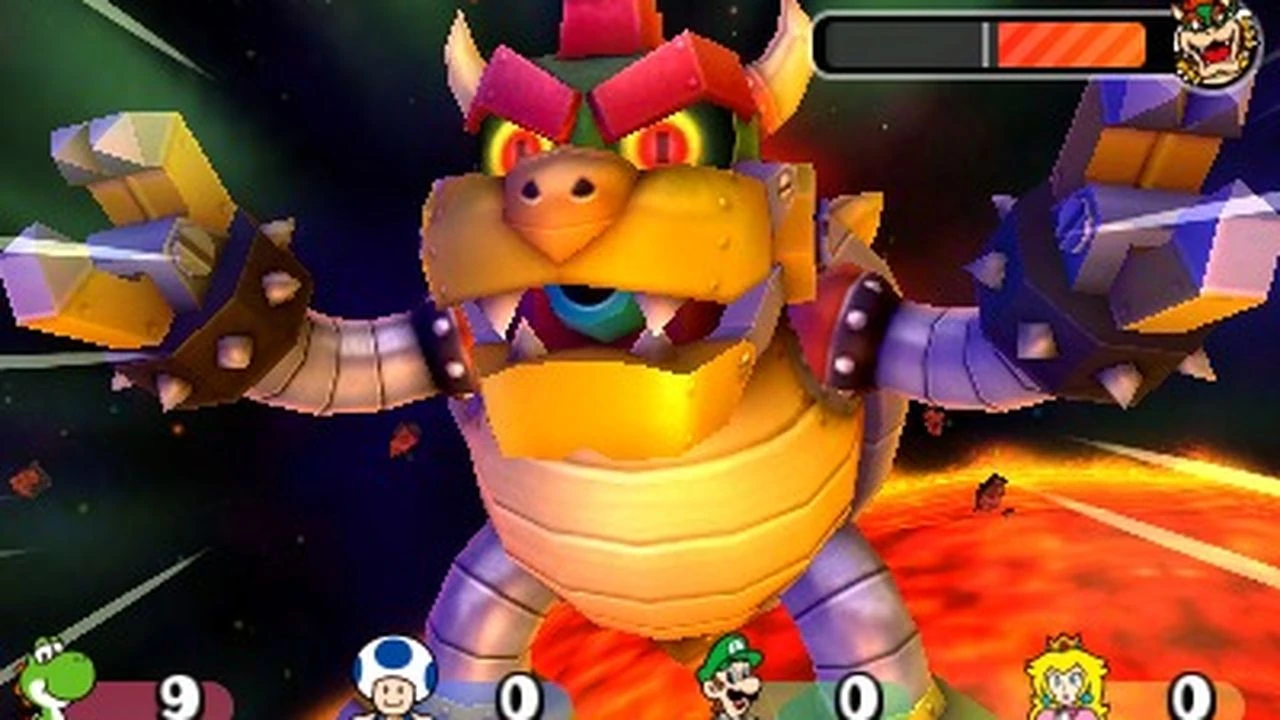The width and height of the screenshot is (1280, 720).
Task: Select the blue Toad character portrait
Action: 388,685
